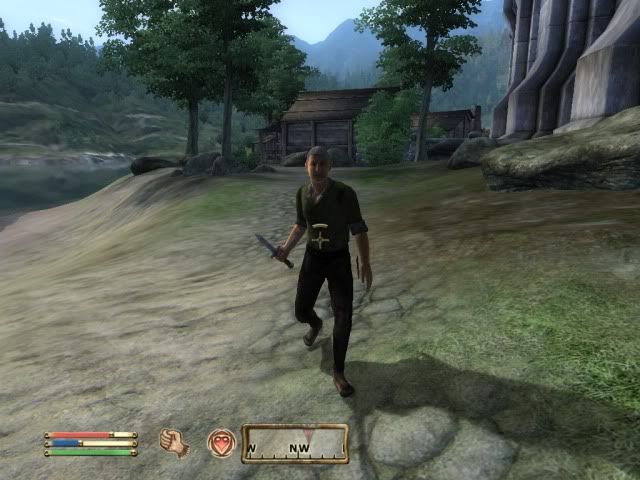The width and height of the screenshot is (640, 480).
Task: Select the fist weapon icon
Action: (174, 442)
